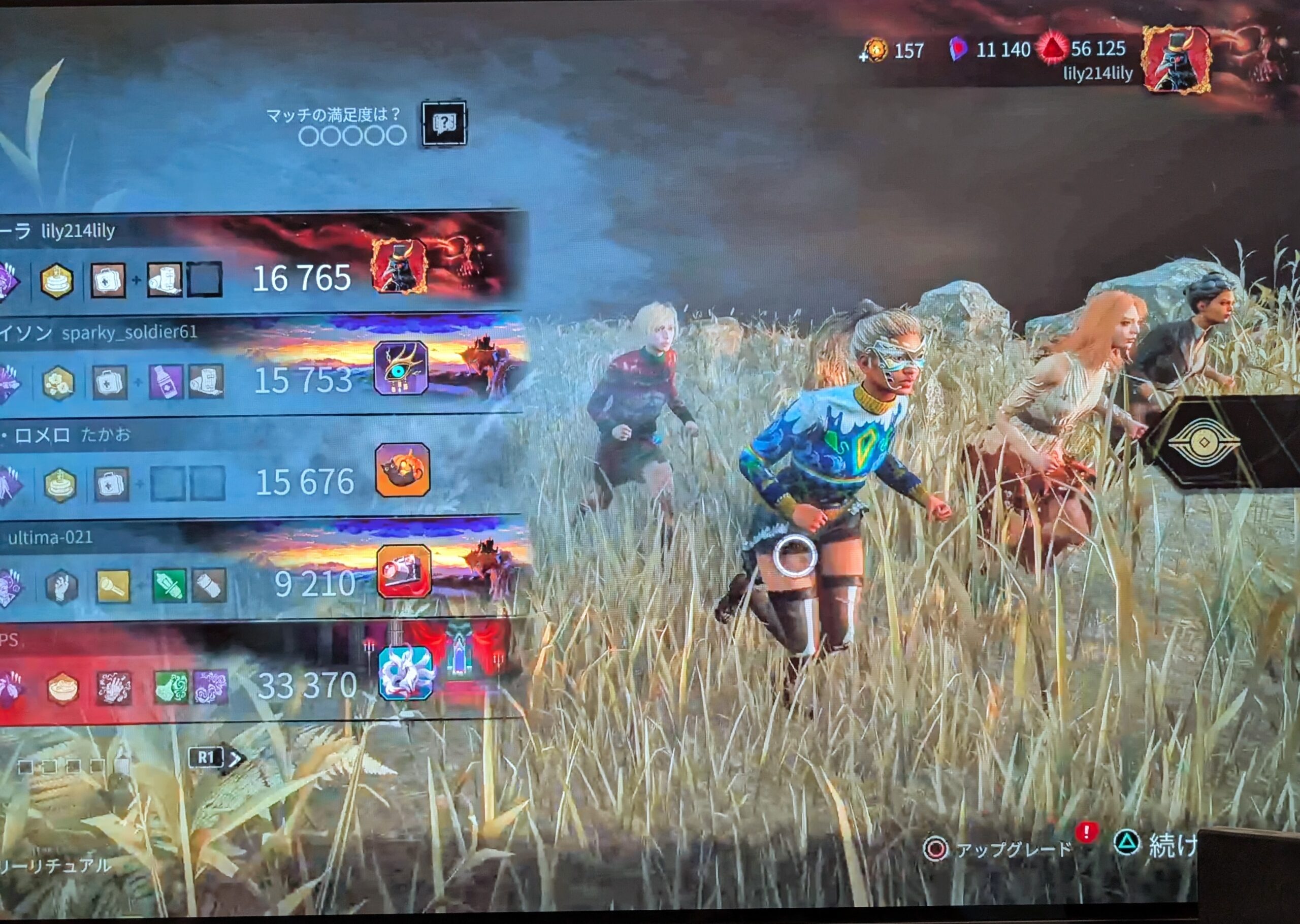The width and height of the screenshot is (1300, 924).
Task: Open the Auric Cells purchase icon
Action: coord(874,51)
